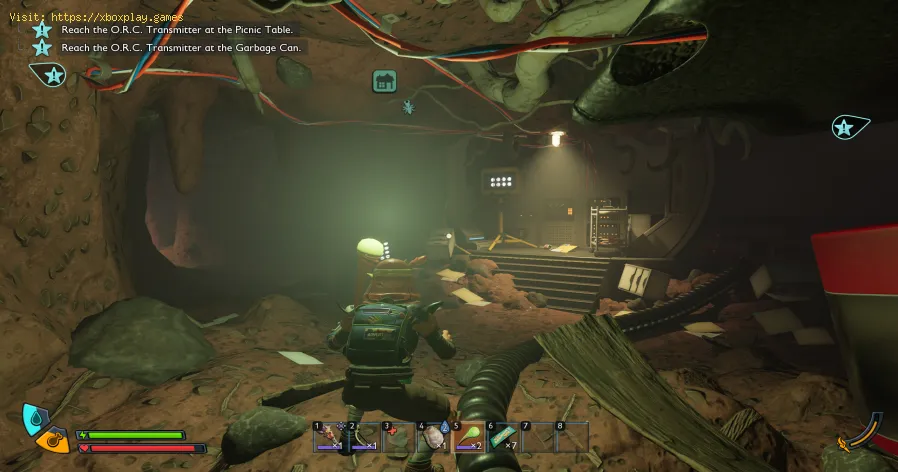Select the Garbage Can transmitter objective
The height and width of the screenshot is (472, 898).
(180, 47)
